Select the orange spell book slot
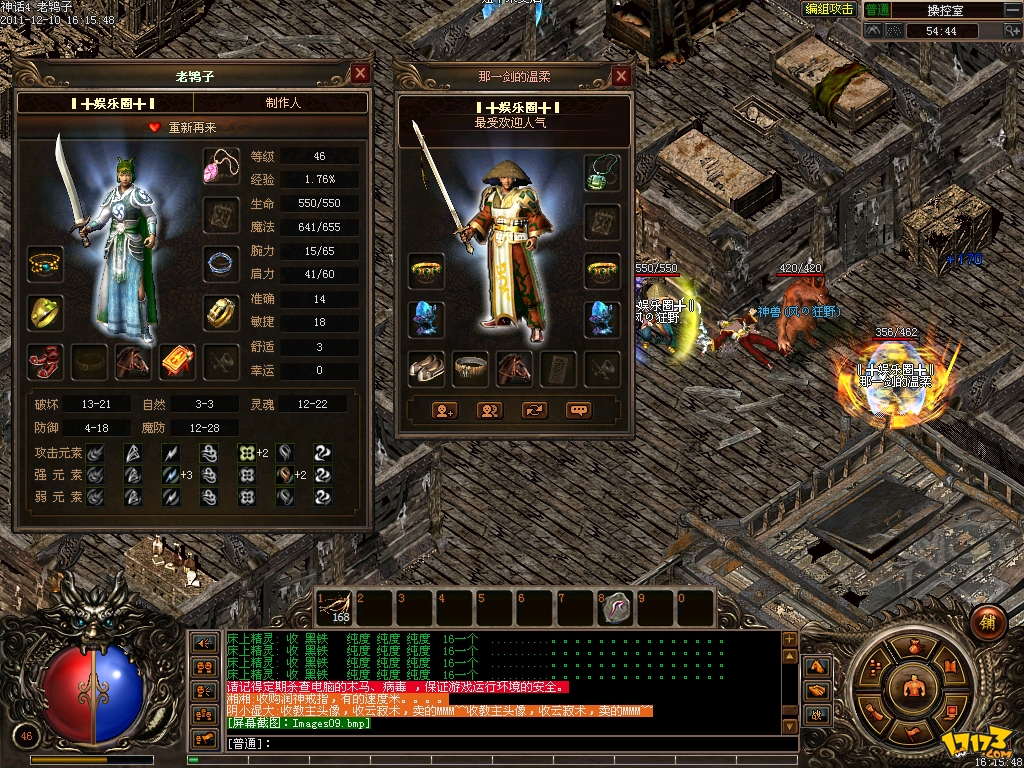The width and height of the screenshot is (1024, 768). [177, 362]
